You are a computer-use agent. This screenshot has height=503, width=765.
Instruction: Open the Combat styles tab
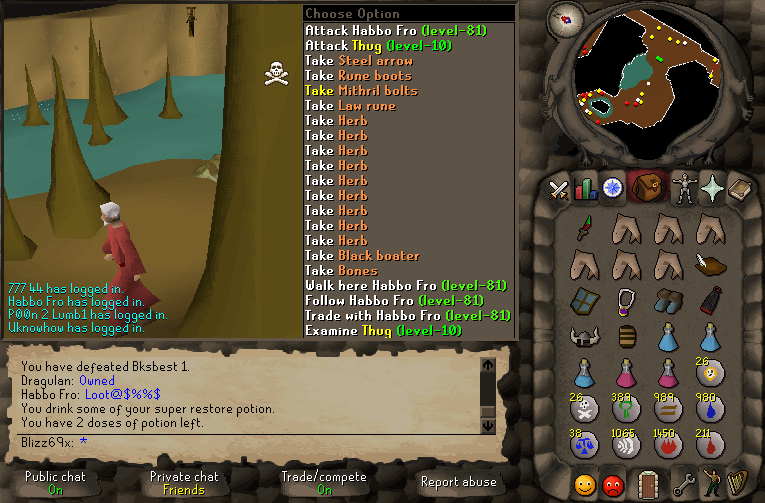pyautogui.click(x=559, y=188)
